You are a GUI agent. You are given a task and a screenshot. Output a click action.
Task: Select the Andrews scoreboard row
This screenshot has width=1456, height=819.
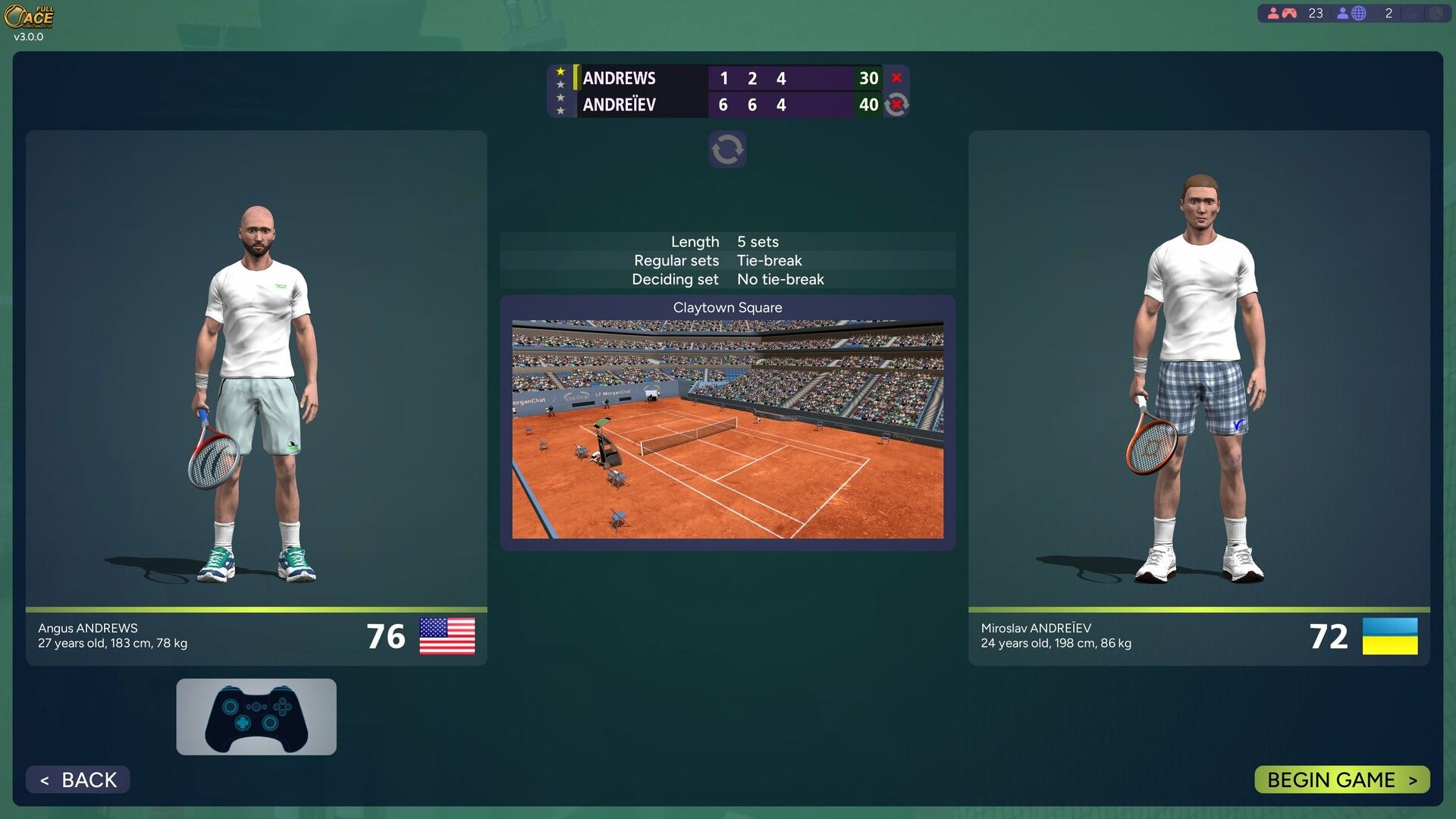pos(643,78)
